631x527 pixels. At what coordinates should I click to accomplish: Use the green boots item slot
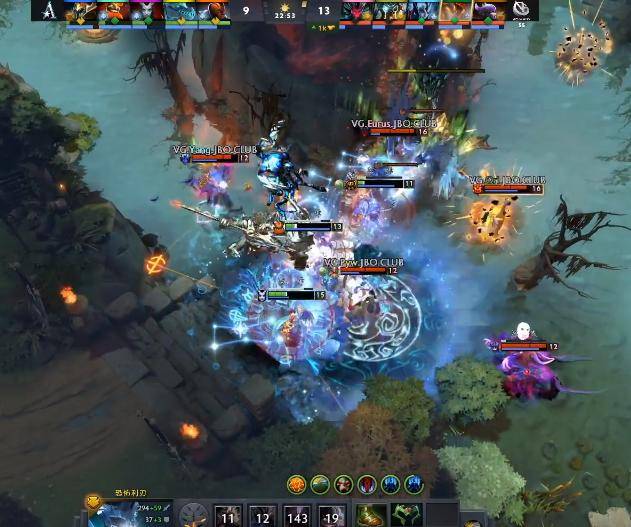pos(371,516)
